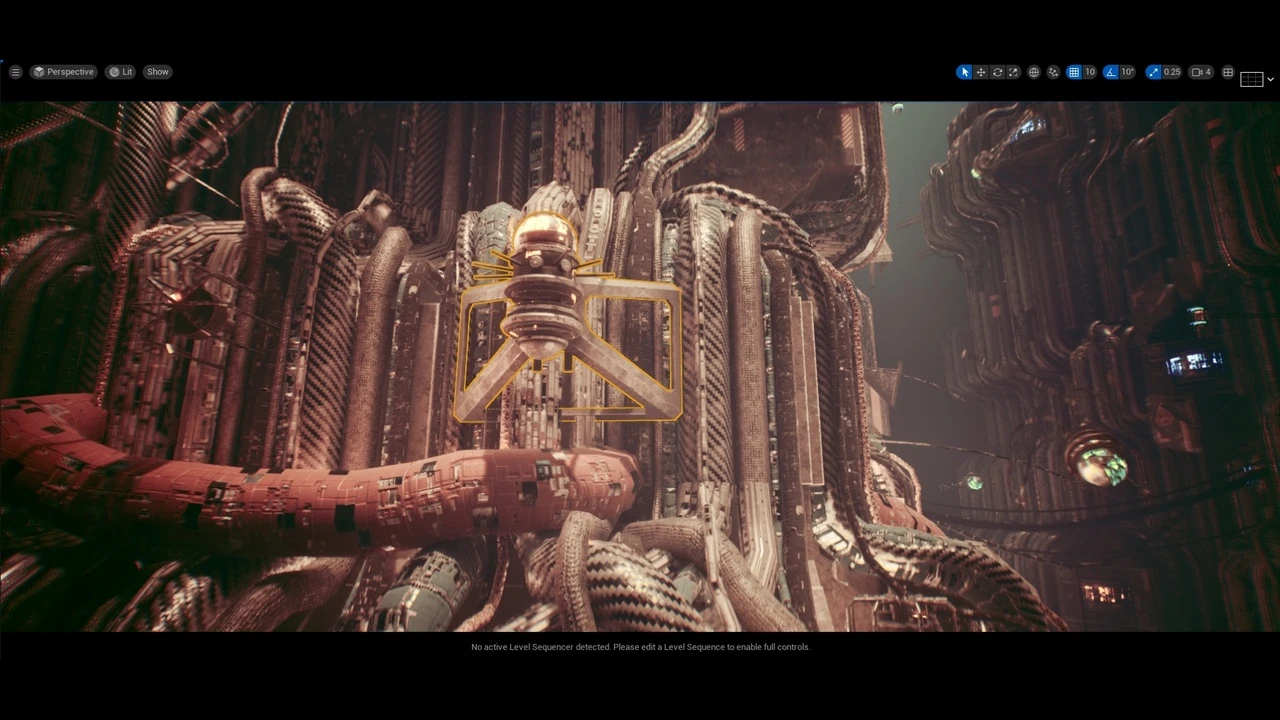Expand the chevron next to the grid overlay
Image resolution: width=1280 pixels, height=720 pixels.
(x=1270, y=79)
